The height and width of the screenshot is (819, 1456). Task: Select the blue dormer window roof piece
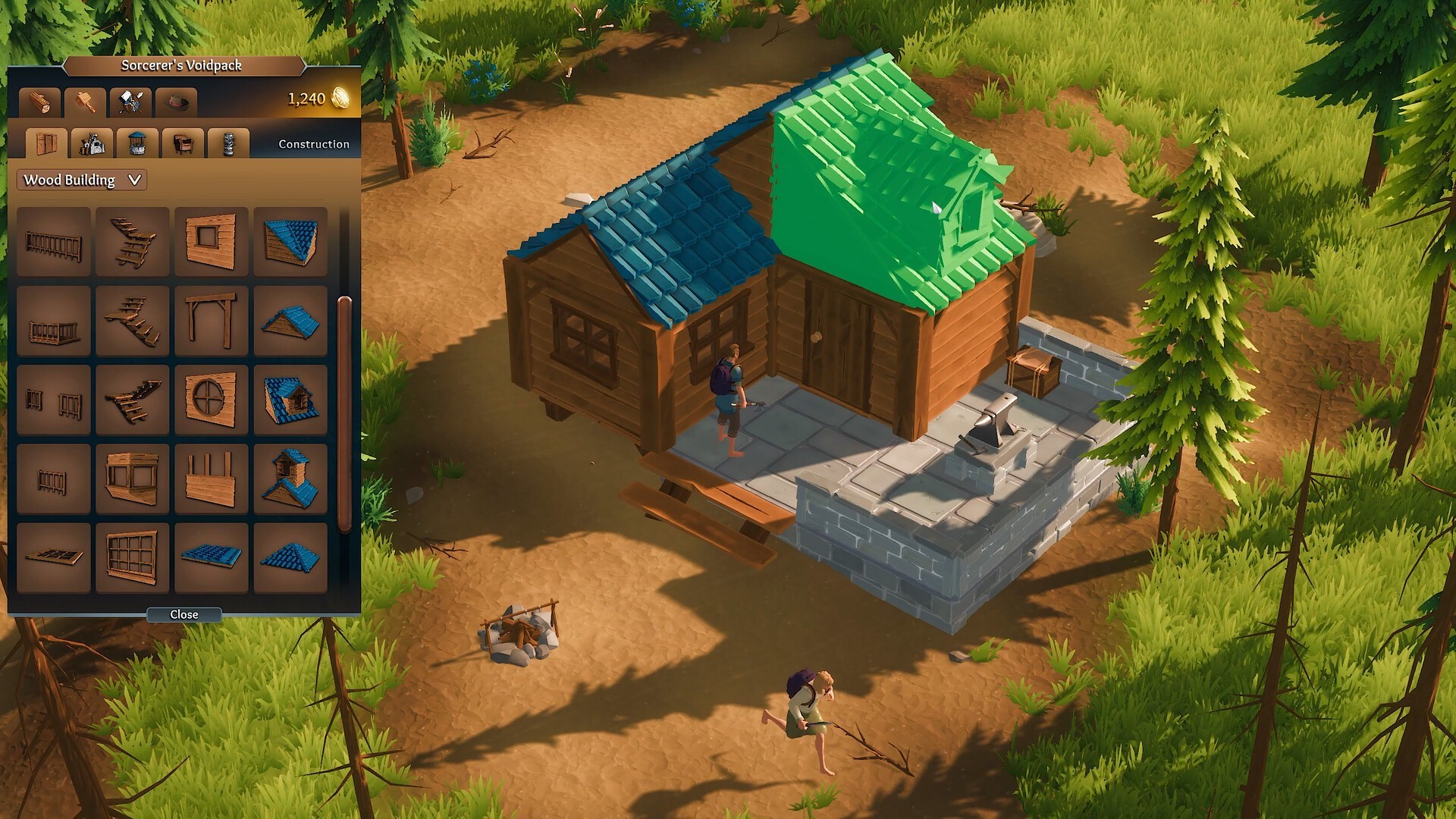coord(290,400)
